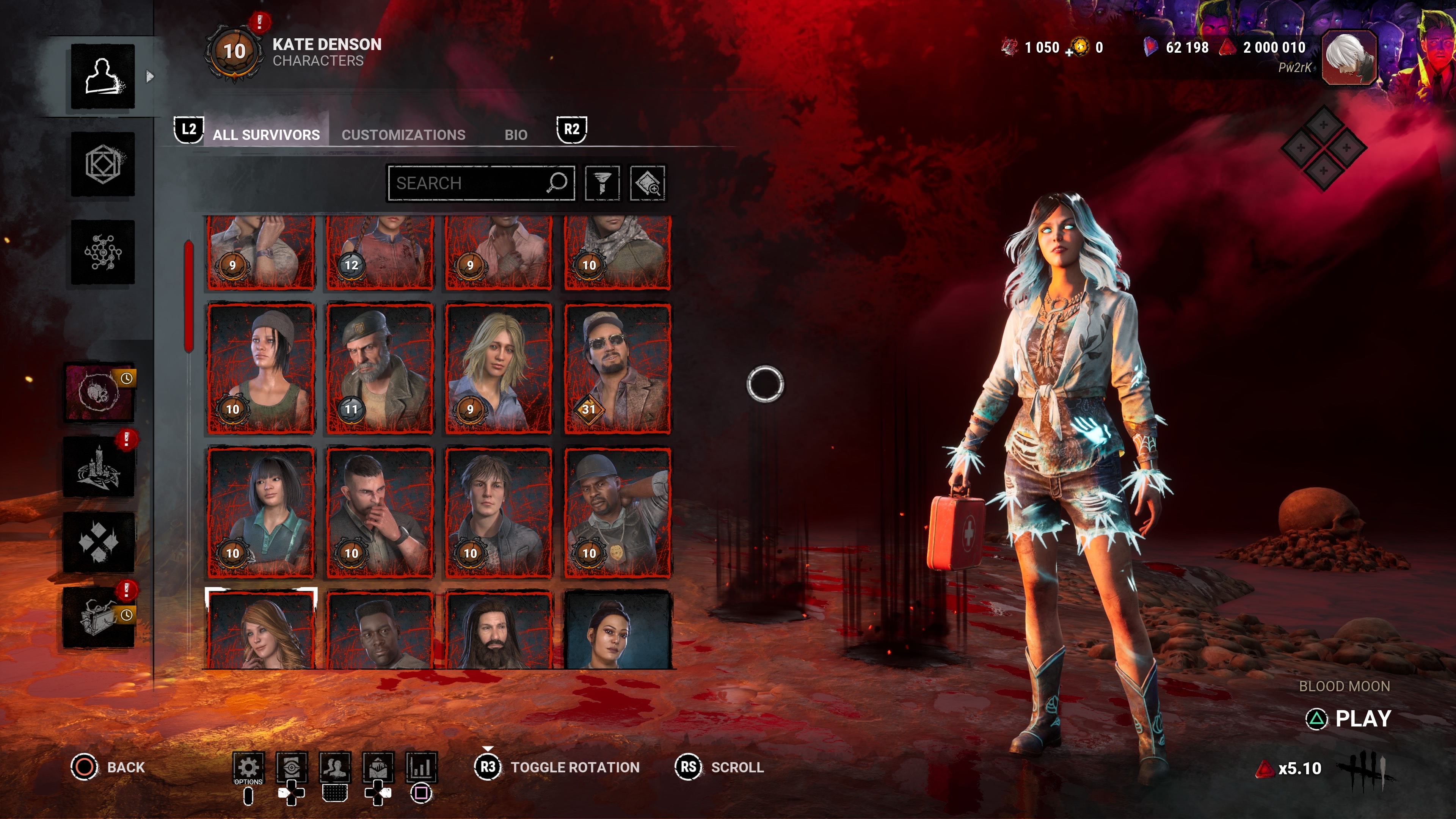Open the options gear icon

[x=248, y=767]
